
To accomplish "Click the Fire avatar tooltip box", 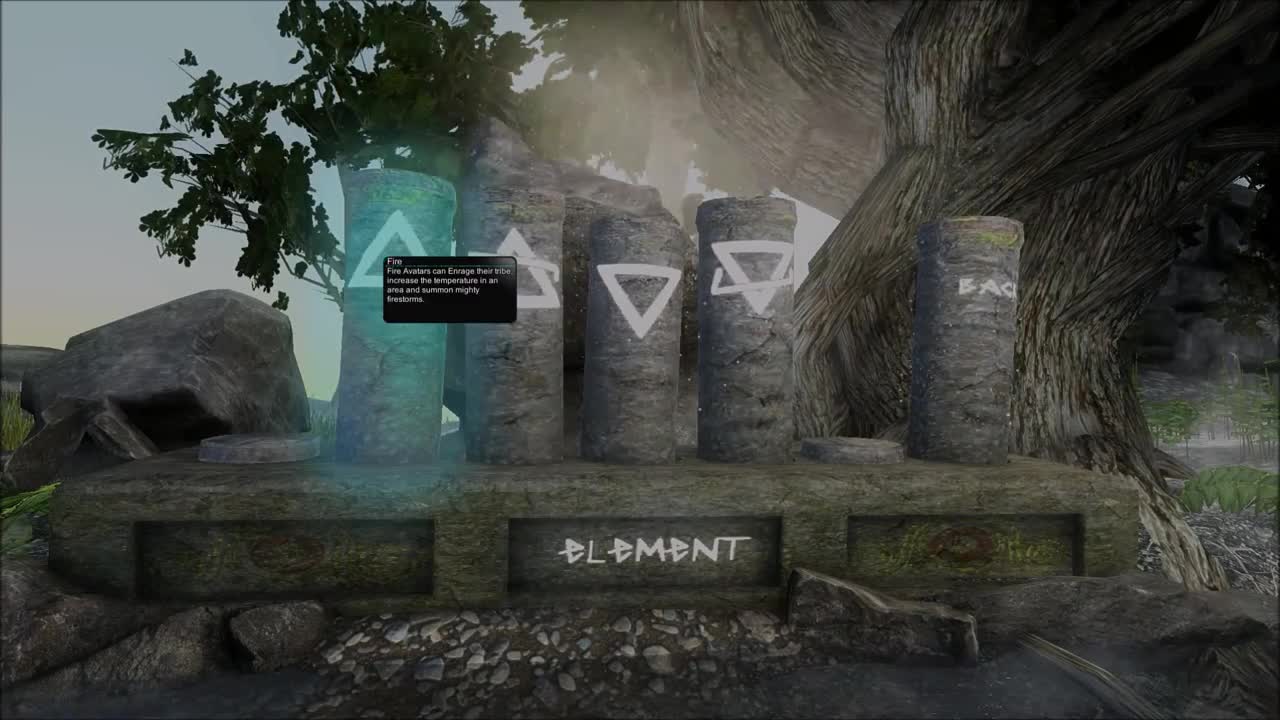I will (x=448, y=290).
